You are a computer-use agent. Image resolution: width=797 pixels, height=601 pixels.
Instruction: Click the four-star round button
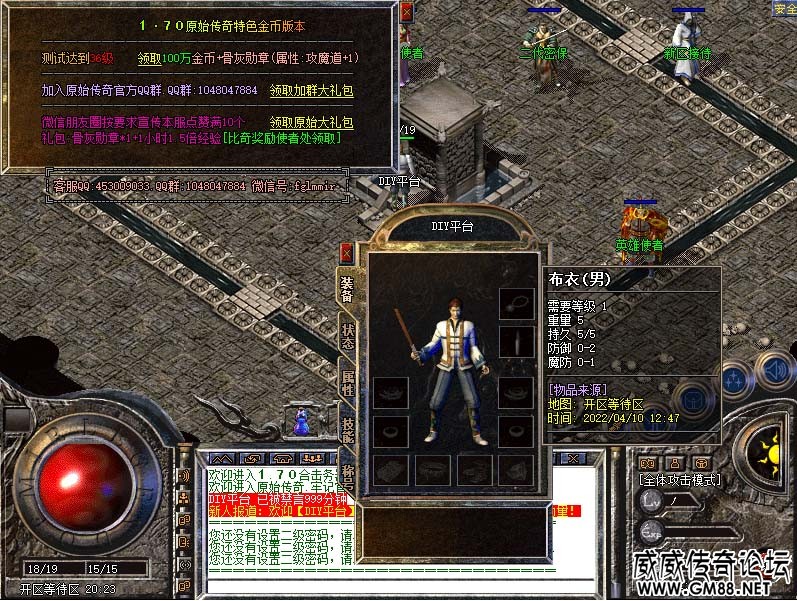coord(733,380)
